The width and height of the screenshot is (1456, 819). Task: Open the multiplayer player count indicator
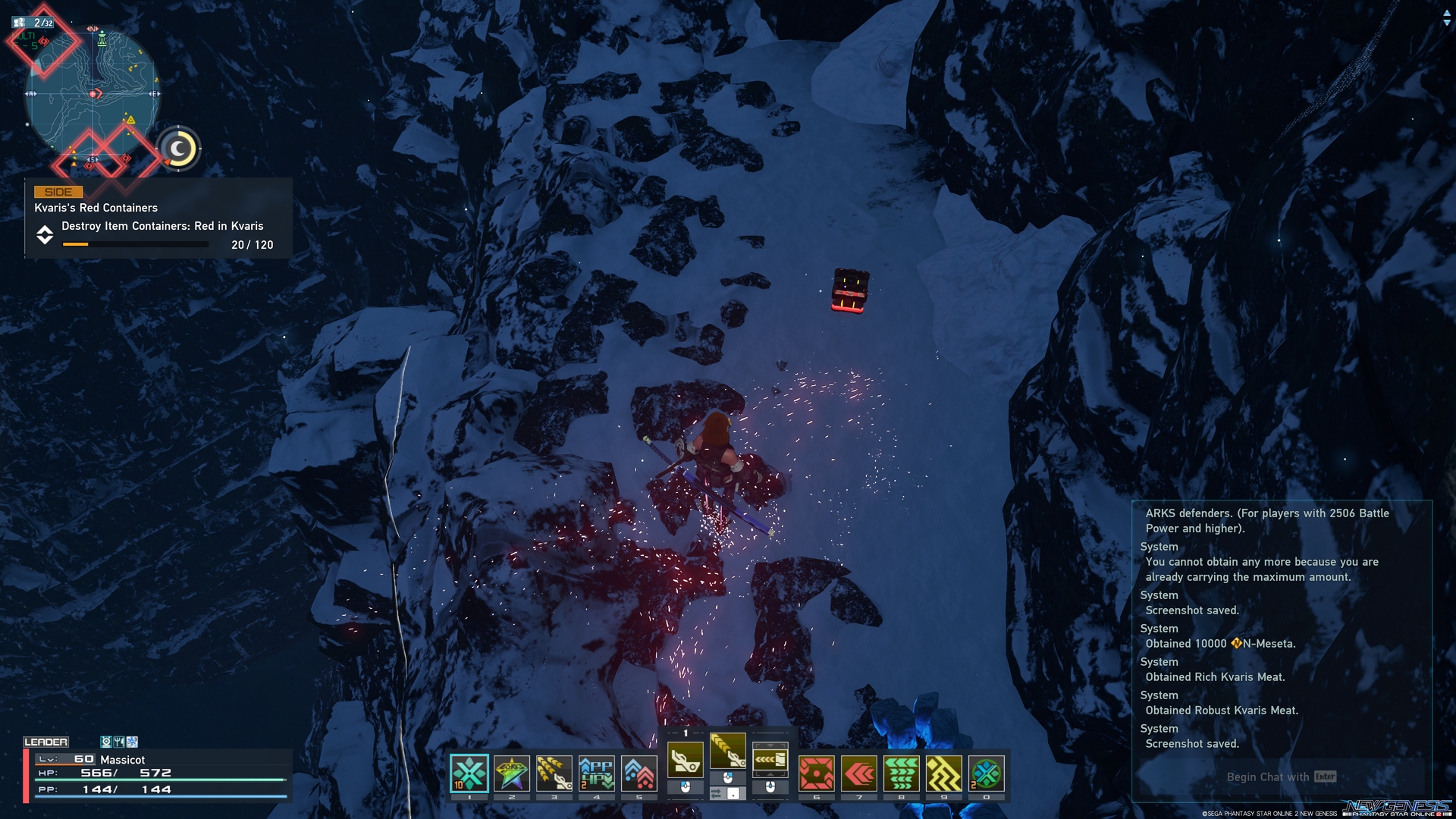34,23
